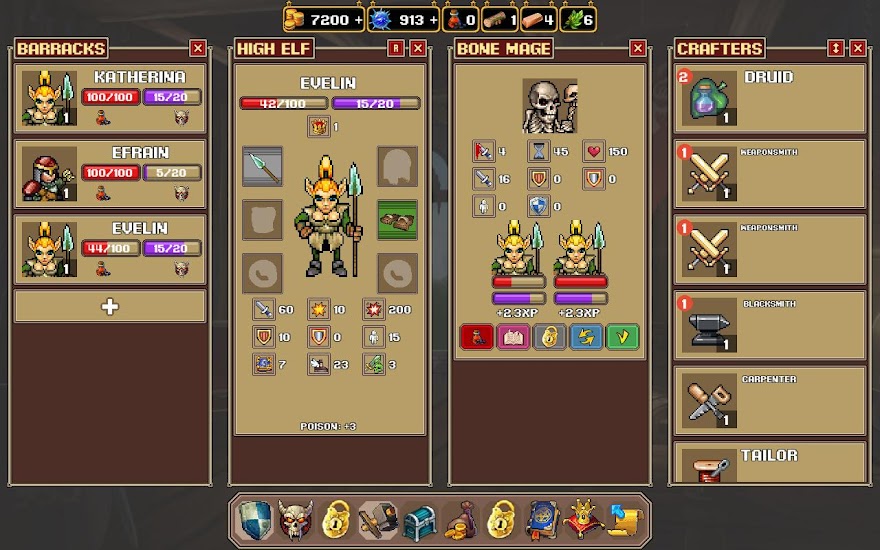Image resolution: width=880 pixels, height=550 pixels.
Task: Confirm with the green checkmark button
Action: 622,337
